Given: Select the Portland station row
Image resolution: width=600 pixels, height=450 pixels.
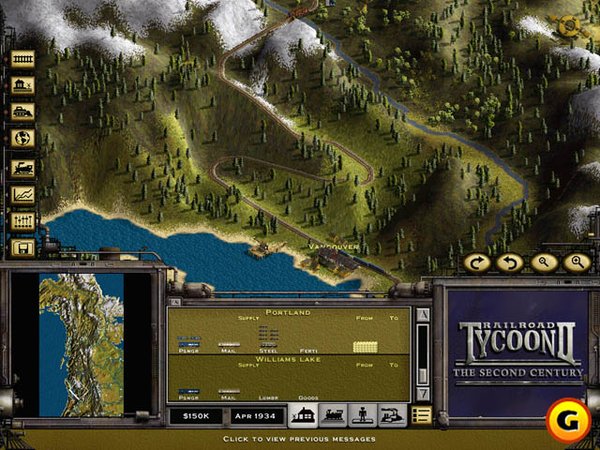Looking at the screenshot, I should tap(288, 331).
